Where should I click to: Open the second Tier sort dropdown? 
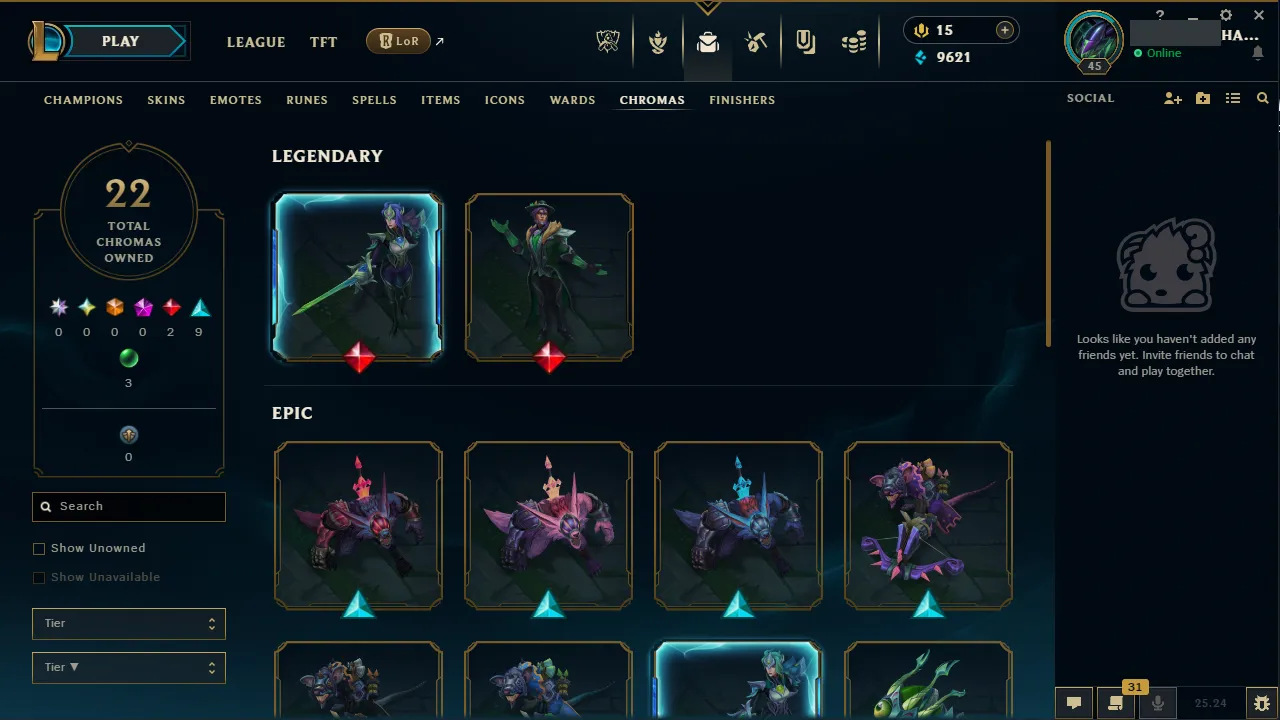click(128, 667)
